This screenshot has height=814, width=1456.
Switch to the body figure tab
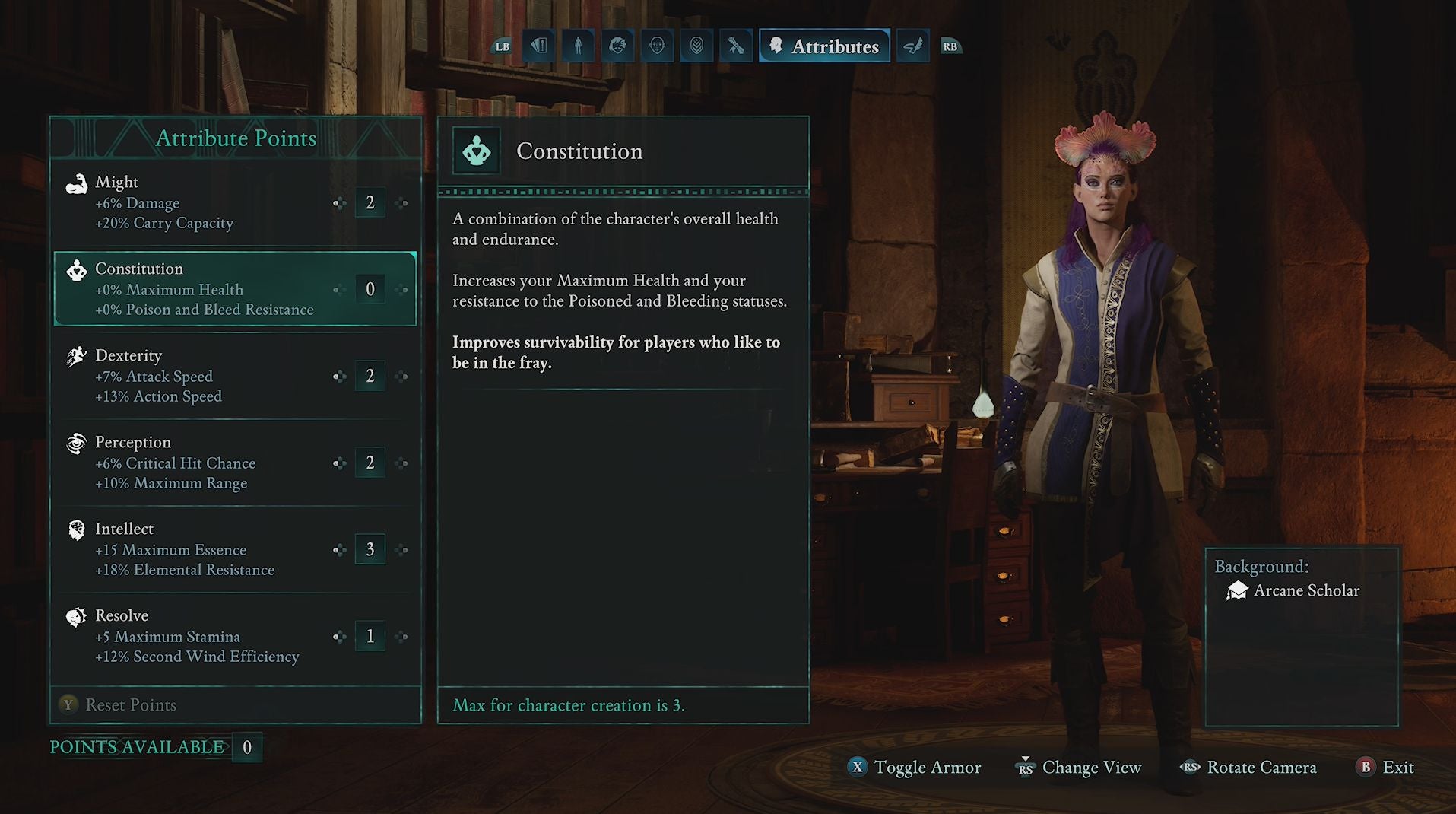pos(578,46)
